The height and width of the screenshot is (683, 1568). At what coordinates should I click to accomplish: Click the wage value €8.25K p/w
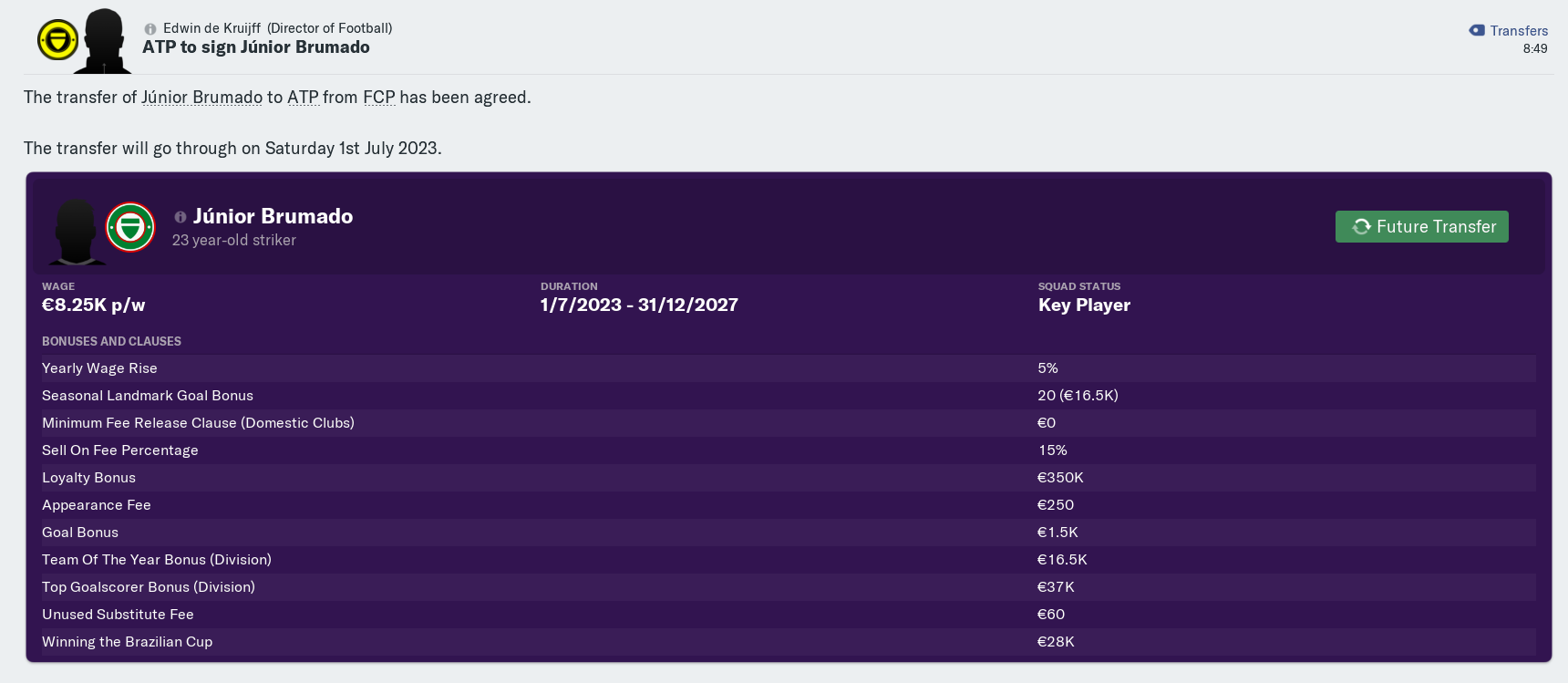tap(92, 305)
